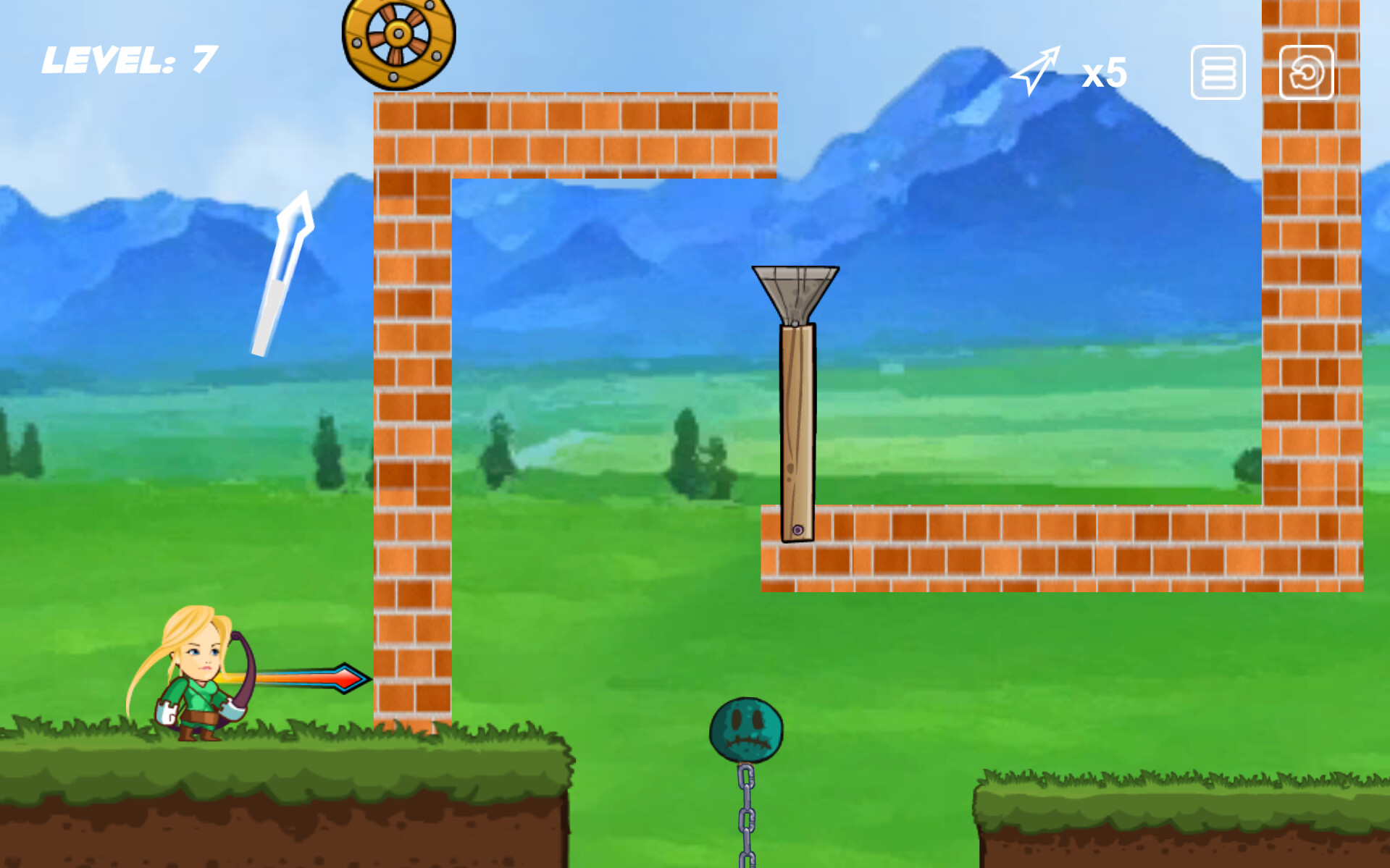Open the levels menu icon
The height and width of the screenshot is (868, 1390).
[1217, 72]
